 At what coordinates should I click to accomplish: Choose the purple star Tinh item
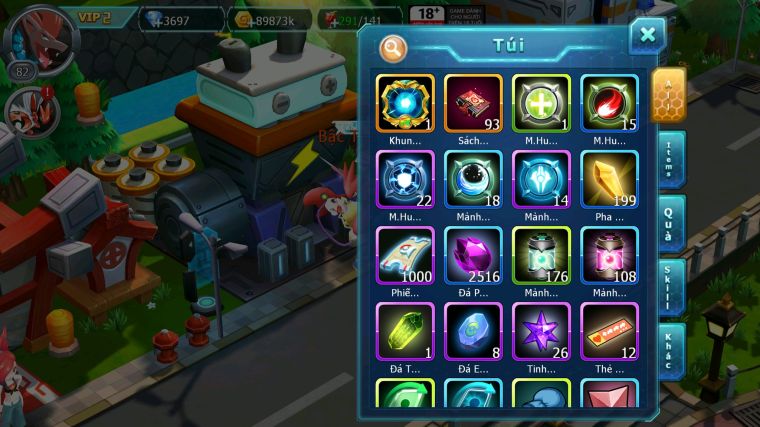click(541, 331)
